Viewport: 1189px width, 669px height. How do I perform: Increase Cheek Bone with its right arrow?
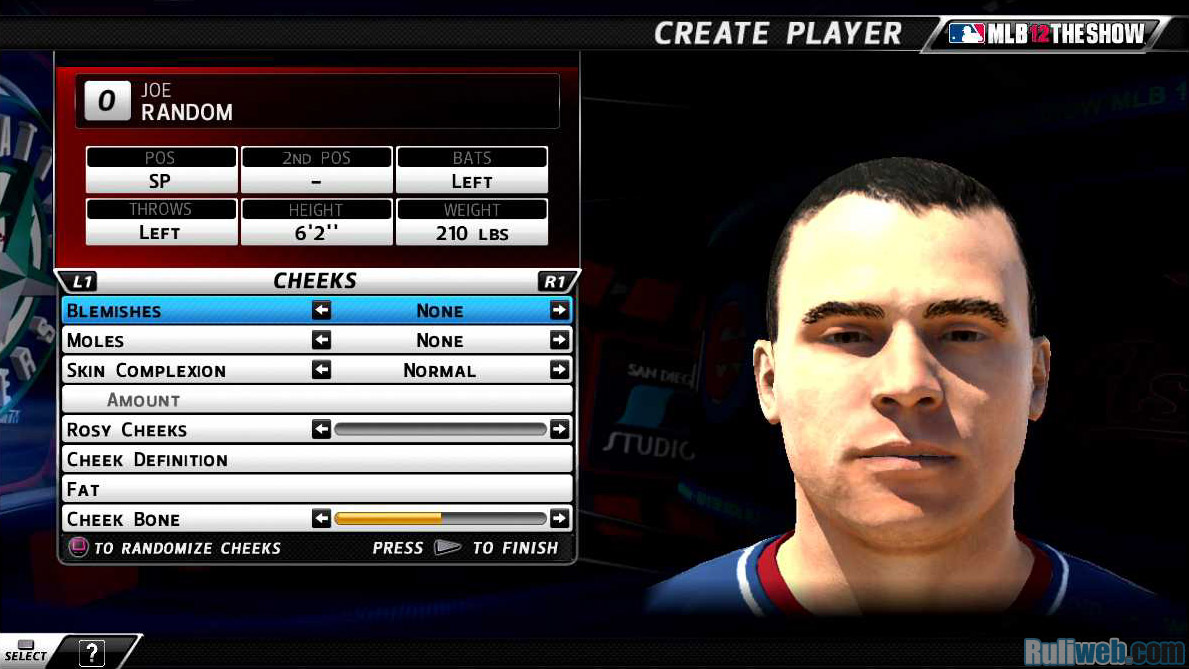pos(559,519)
